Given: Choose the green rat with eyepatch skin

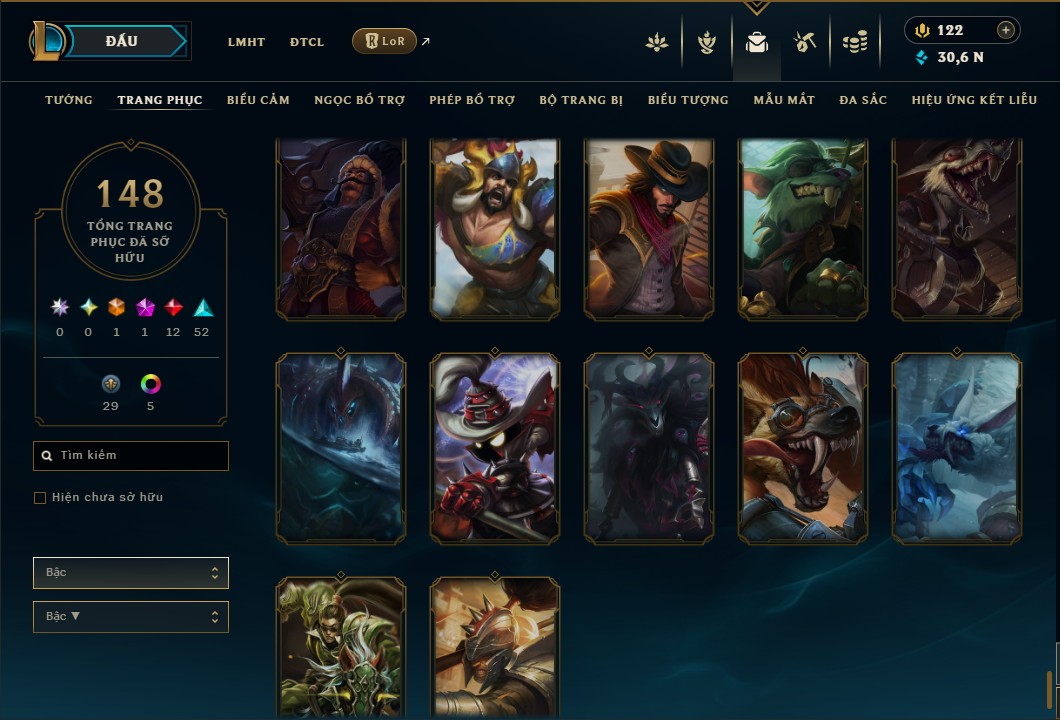Looking at the screenshot, I should [x=803, y=229].
